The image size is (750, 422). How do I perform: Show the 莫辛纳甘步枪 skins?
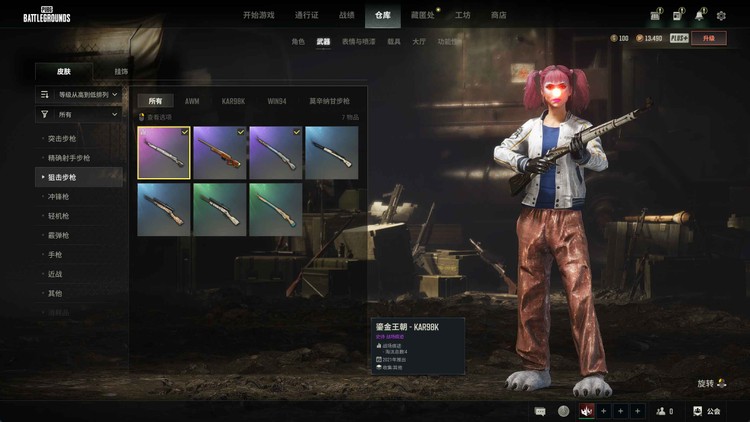coord(328,101)
